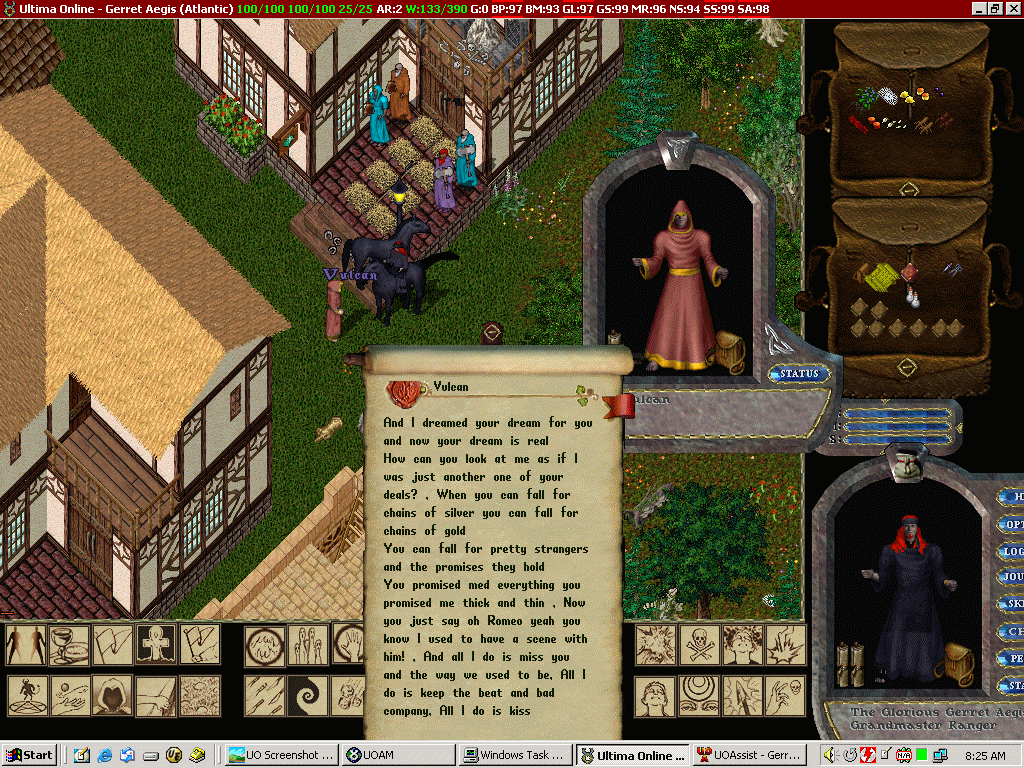Image resolution: width=1024 pixels, height=768 pixels.
Task: Activate the skull and crossbones spell icon
Action: click(x=700, y=645)
